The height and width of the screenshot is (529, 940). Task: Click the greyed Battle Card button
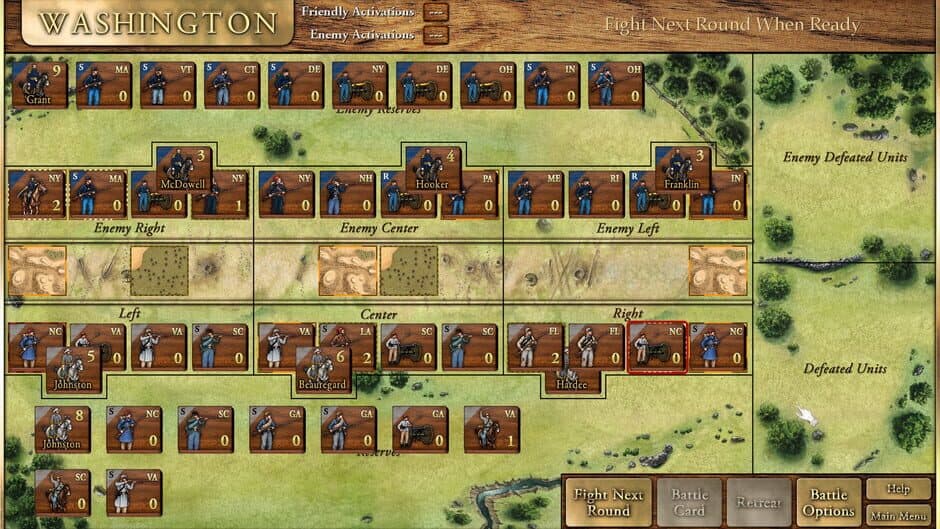(x=690, y=501)
